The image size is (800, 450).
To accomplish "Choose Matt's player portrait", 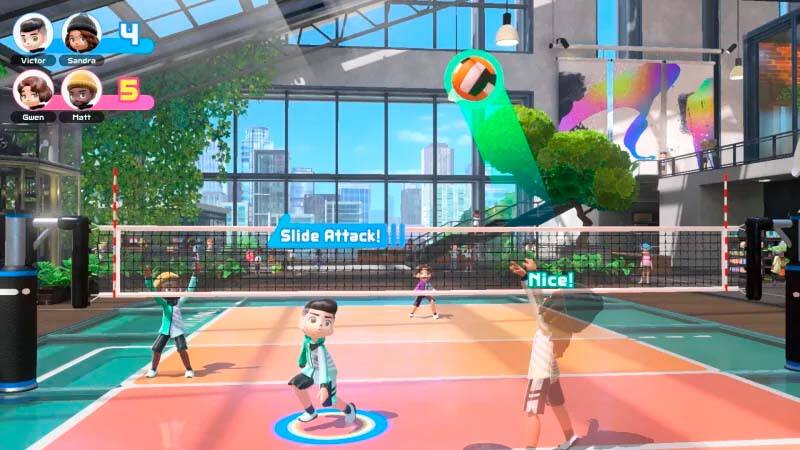I will [81, 90].
